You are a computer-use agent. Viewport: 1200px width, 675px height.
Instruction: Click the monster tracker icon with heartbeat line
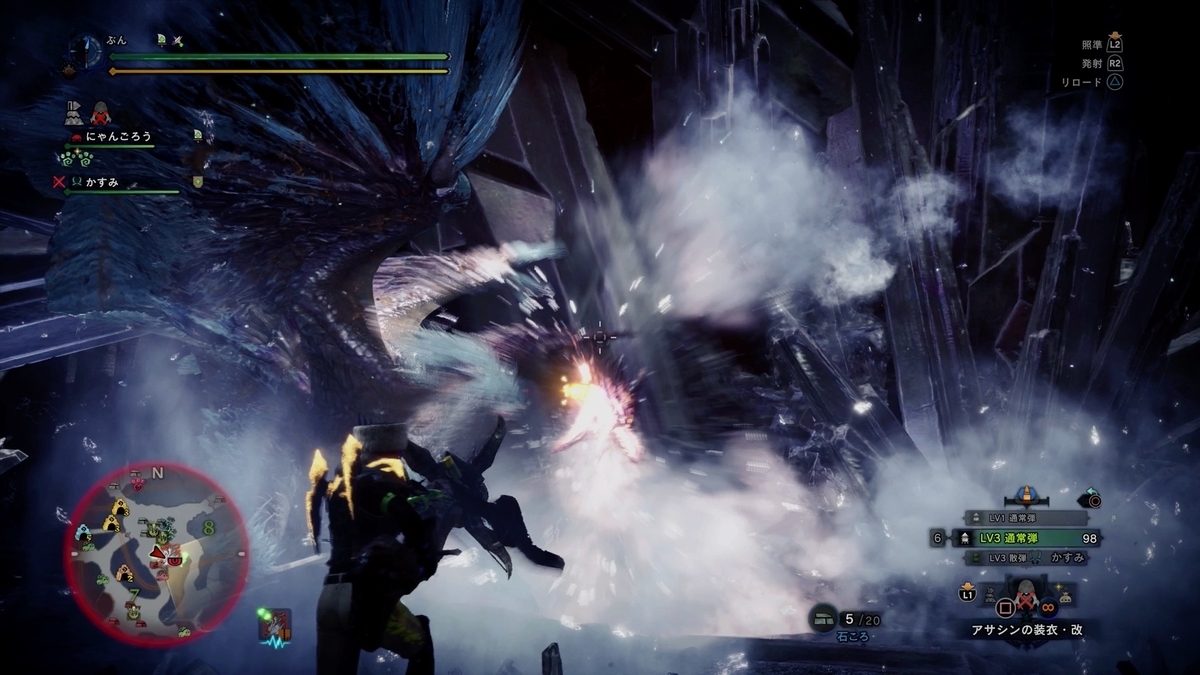pyautogui.click(x=273, y=624)
